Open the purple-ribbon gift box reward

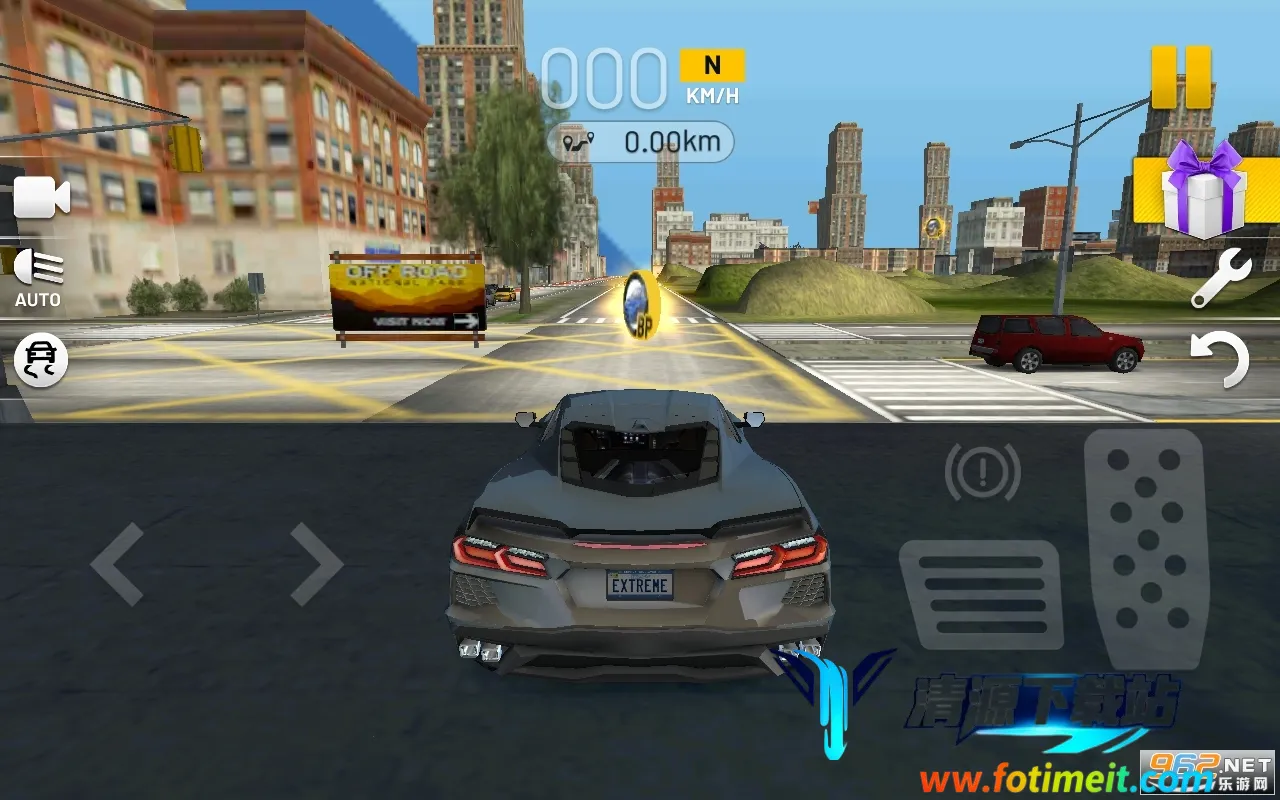tap(1202, 191)
